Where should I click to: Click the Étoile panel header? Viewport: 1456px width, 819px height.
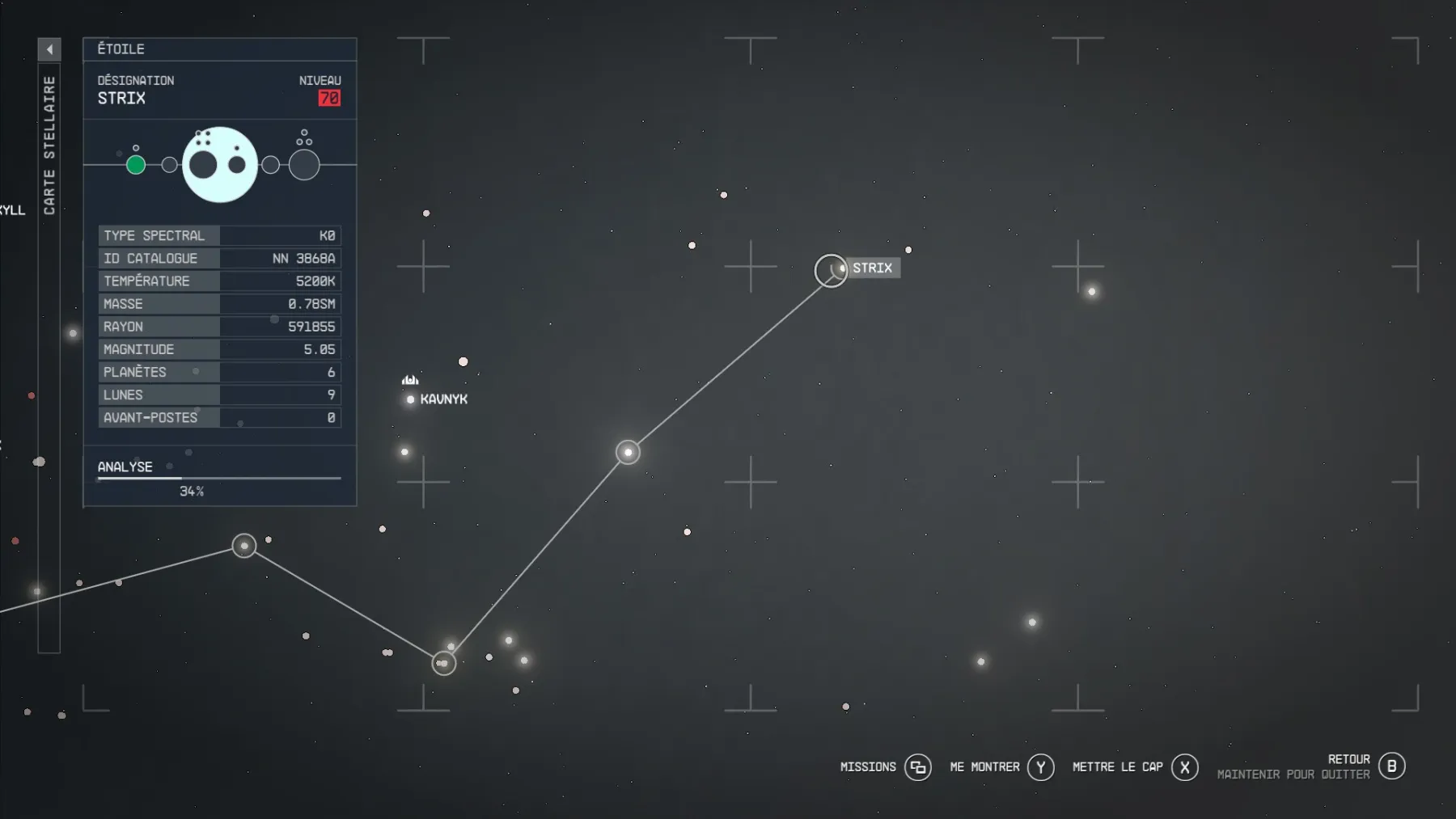tap(120, 49)
